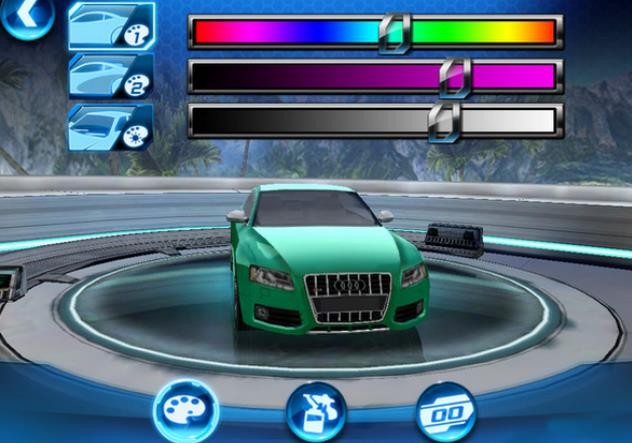
Task: Choose the secondary paint color option
Action: pos(110,75)
